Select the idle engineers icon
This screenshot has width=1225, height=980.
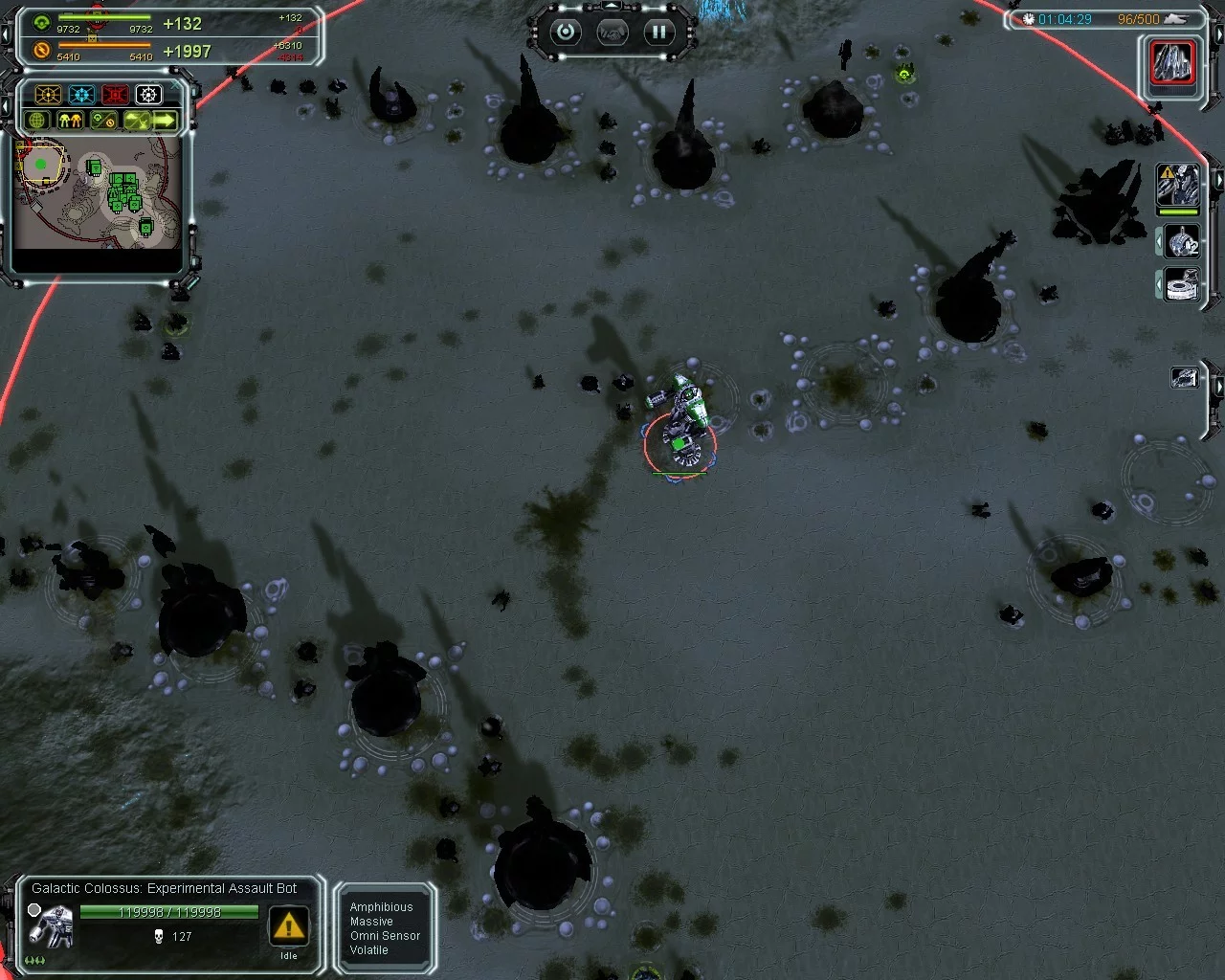[1183, 242]
